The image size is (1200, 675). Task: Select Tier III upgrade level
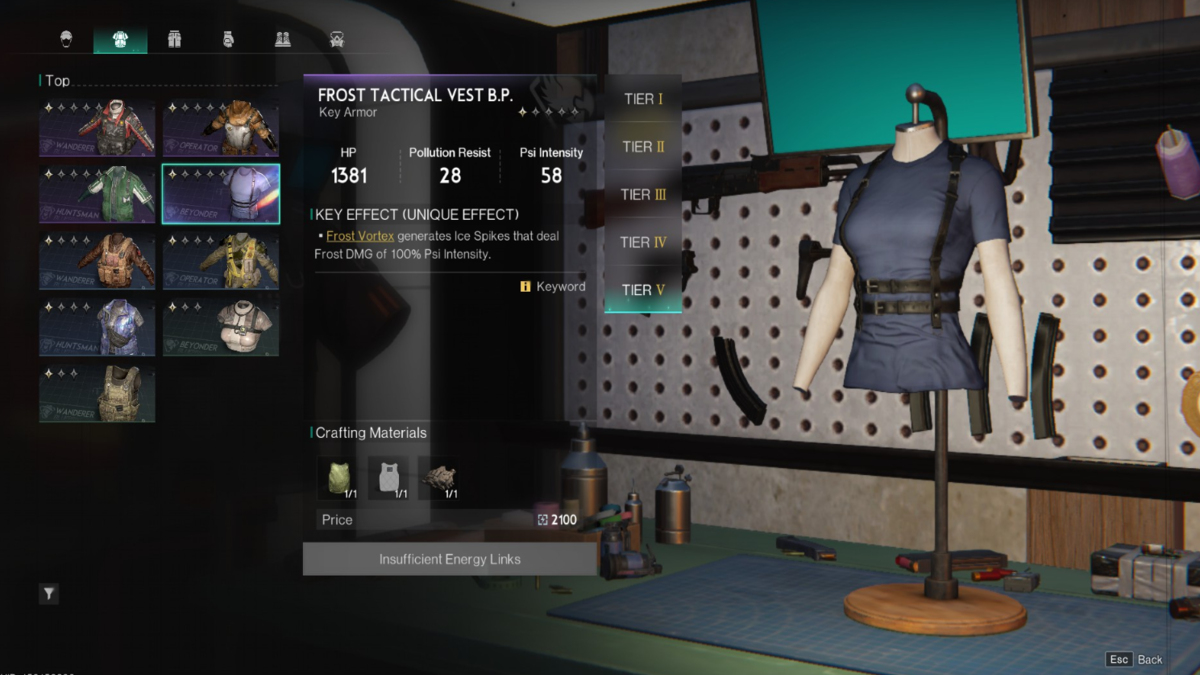[x=643, y=194]
